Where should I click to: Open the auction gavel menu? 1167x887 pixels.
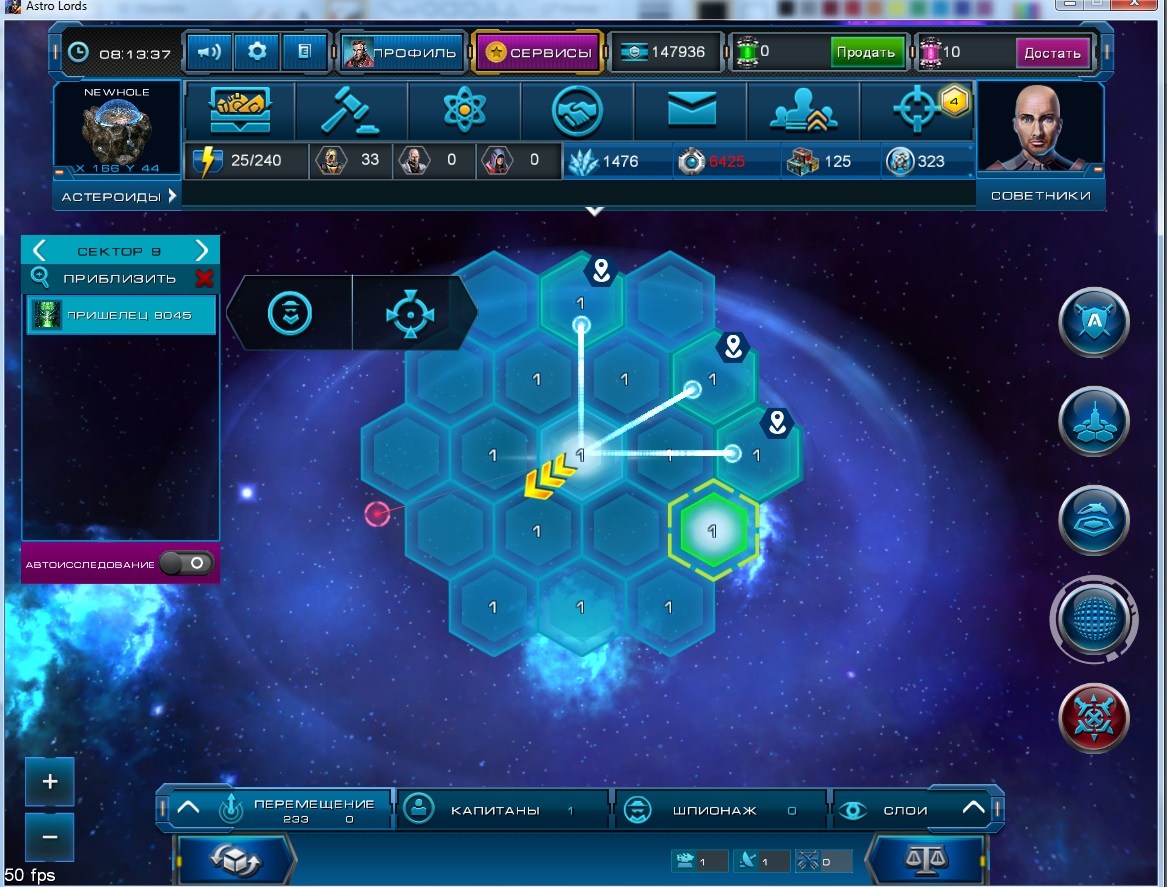350,110
